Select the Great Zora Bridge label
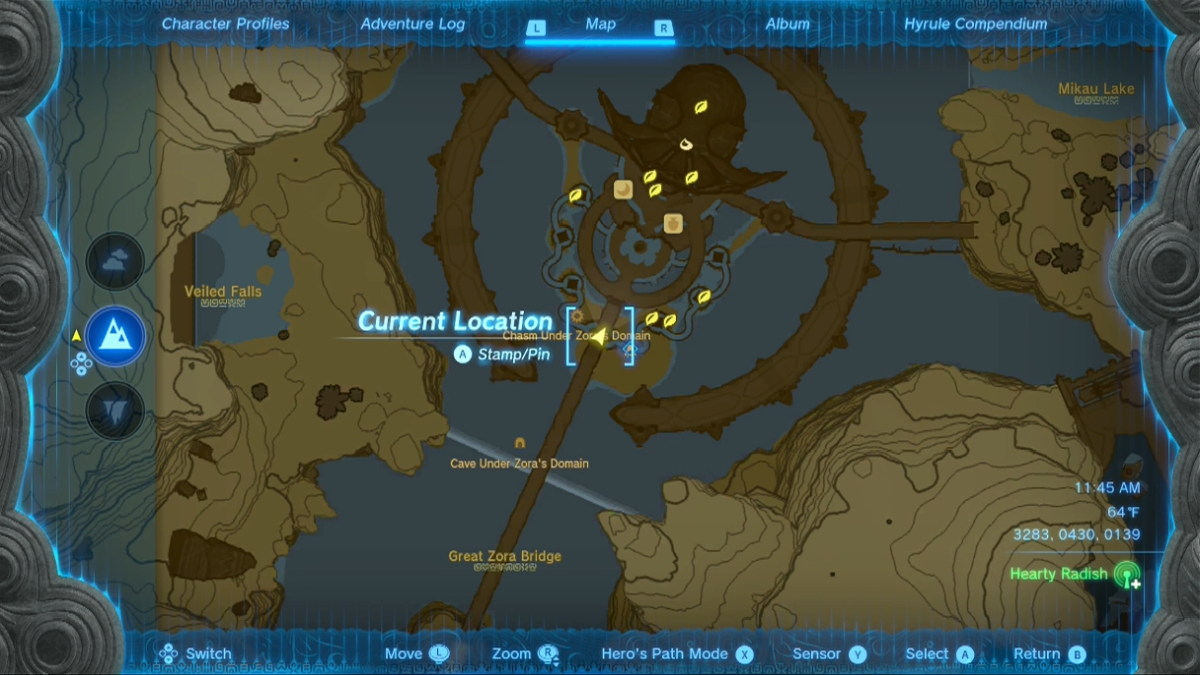The image size is (1200, 675). click(x=504, y=557)
